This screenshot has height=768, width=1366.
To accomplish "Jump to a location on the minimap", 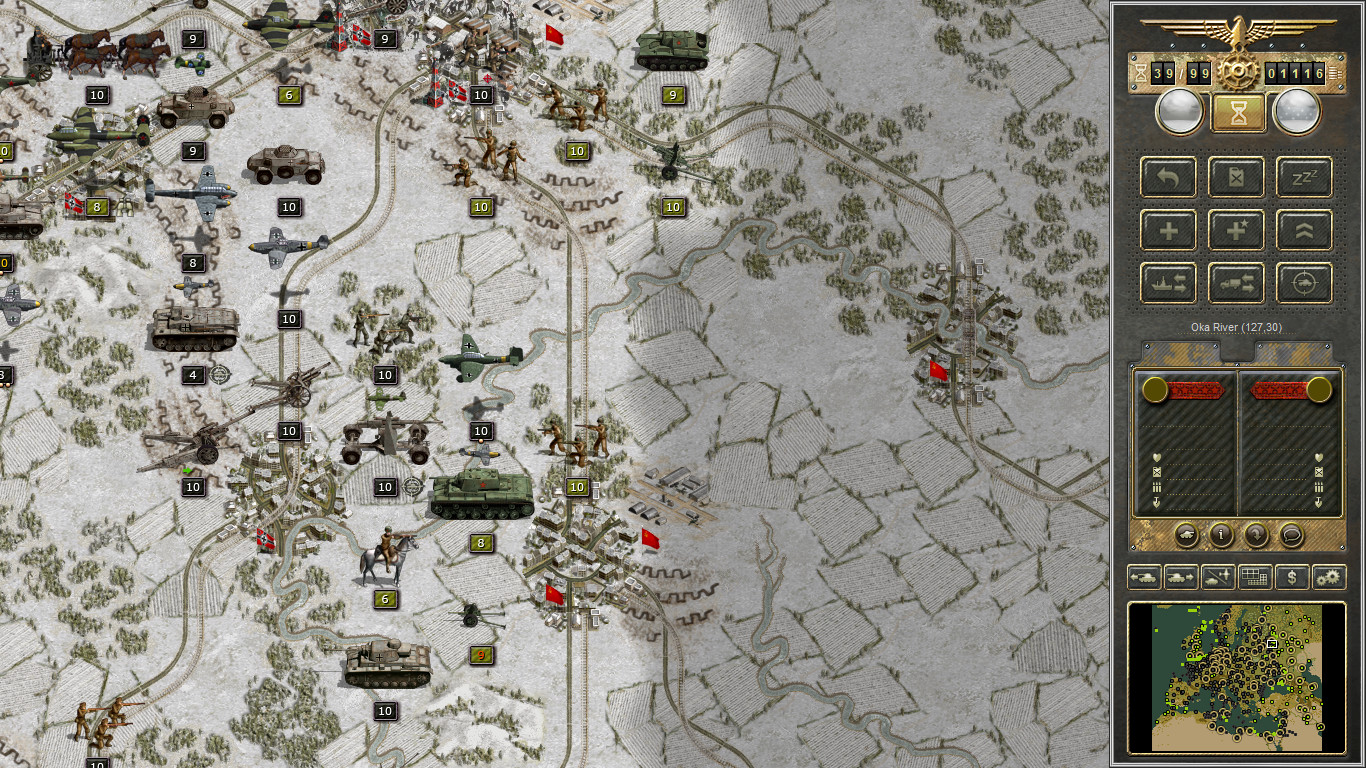I will click(1238, 678).
